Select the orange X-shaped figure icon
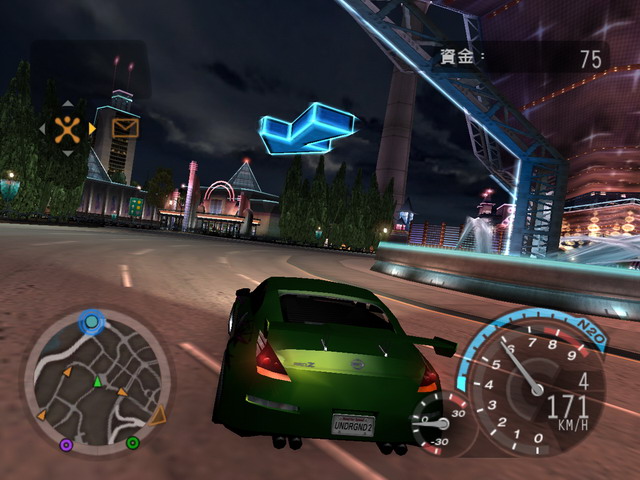Viewport: 640px width, 480px height. point(67,128)
